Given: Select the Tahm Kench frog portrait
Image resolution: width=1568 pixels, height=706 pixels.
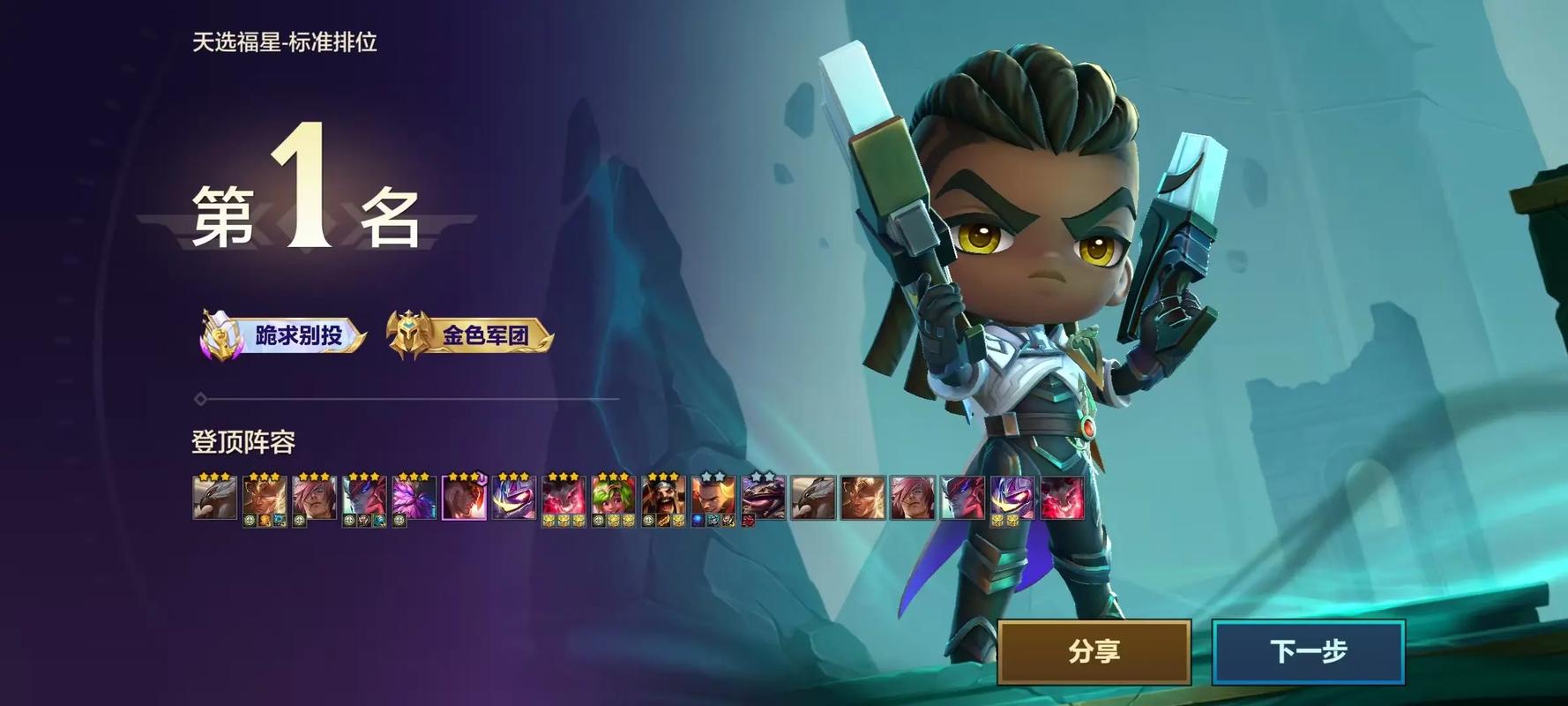Looking at the screenshot, I should [x=764, y=497].
